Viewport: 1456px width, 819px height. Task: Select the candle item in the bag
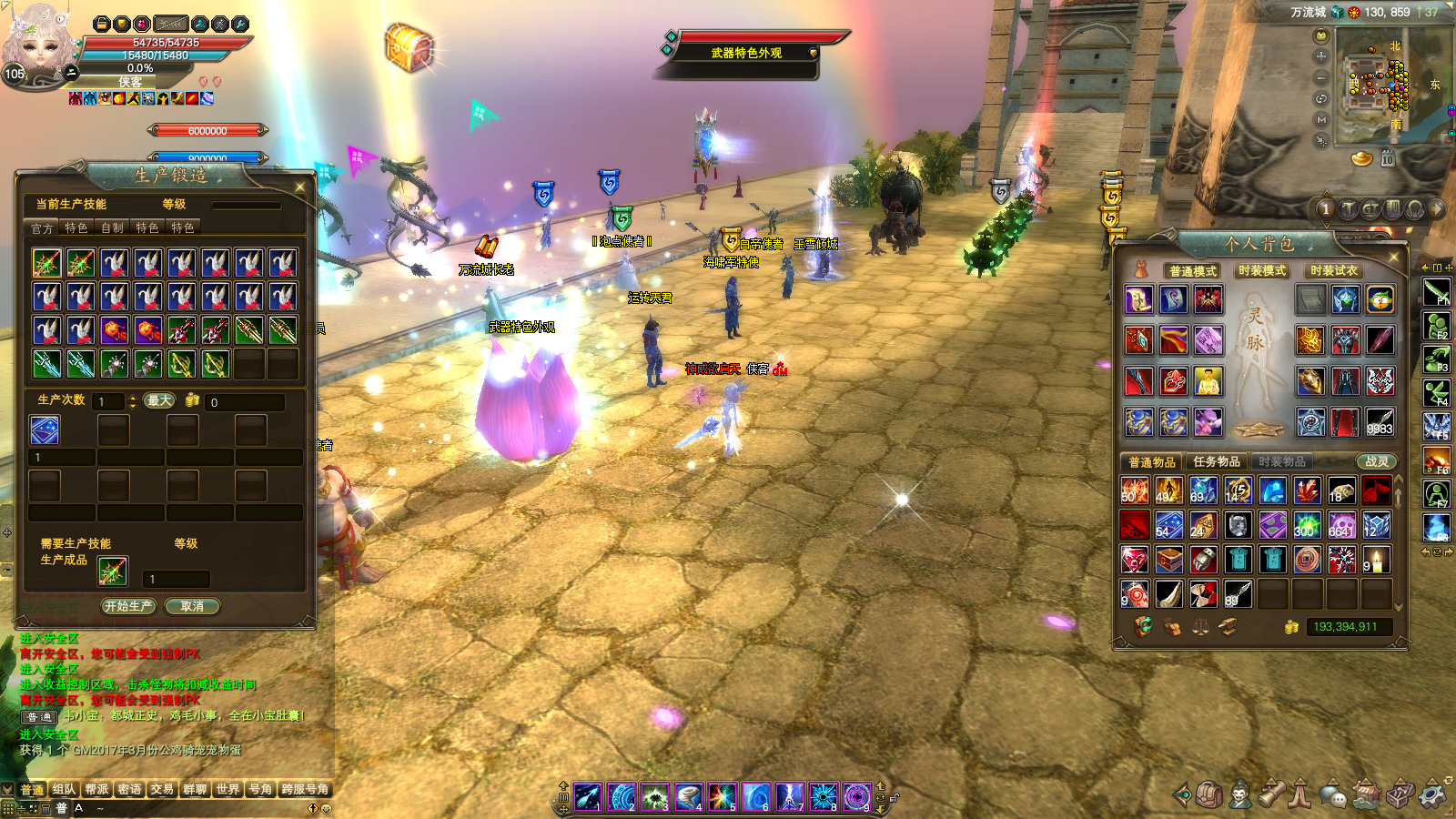(1376, 560)
